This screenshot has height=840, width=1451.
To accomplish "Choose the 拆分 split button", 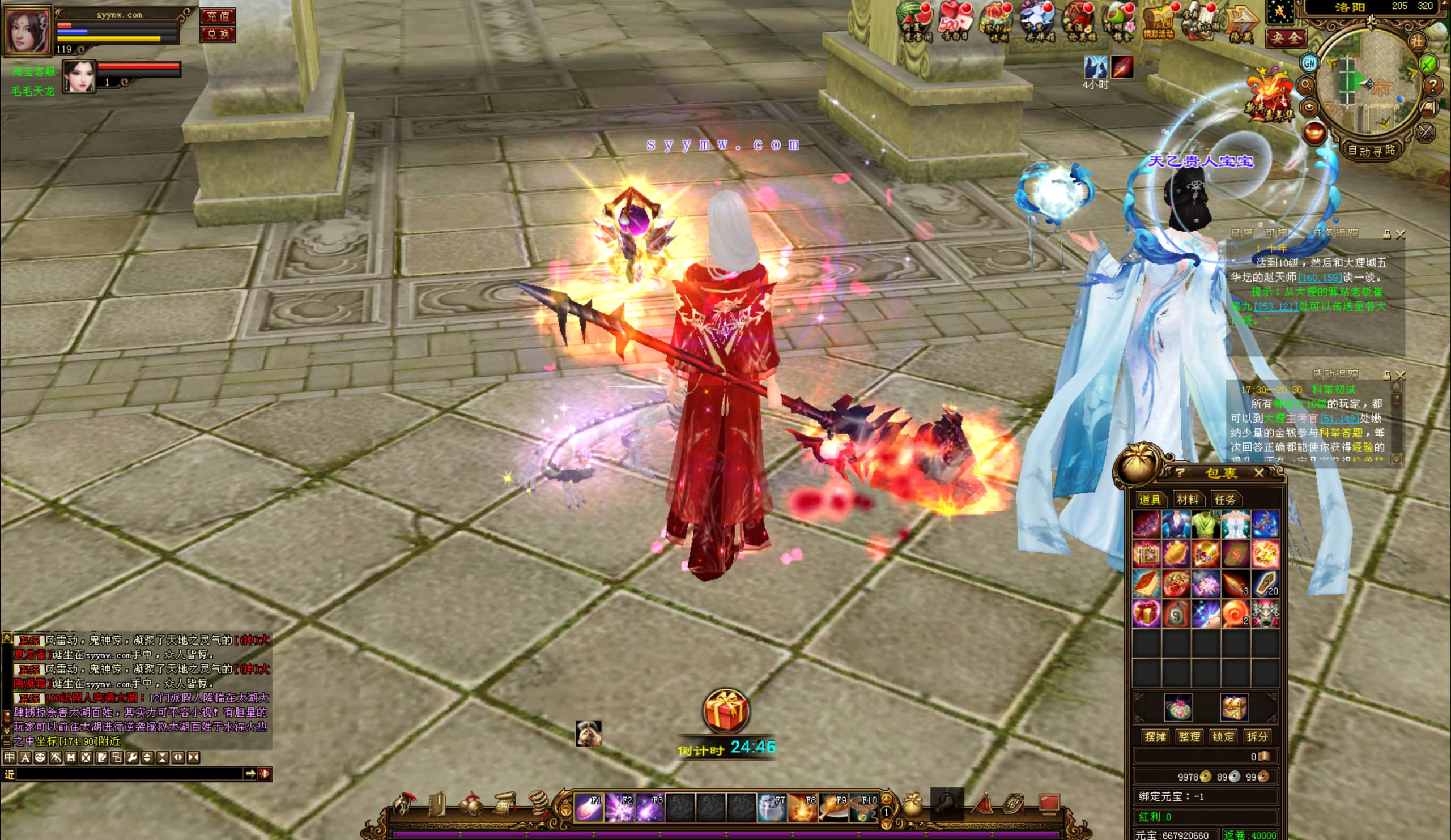I will point(1257,737).
